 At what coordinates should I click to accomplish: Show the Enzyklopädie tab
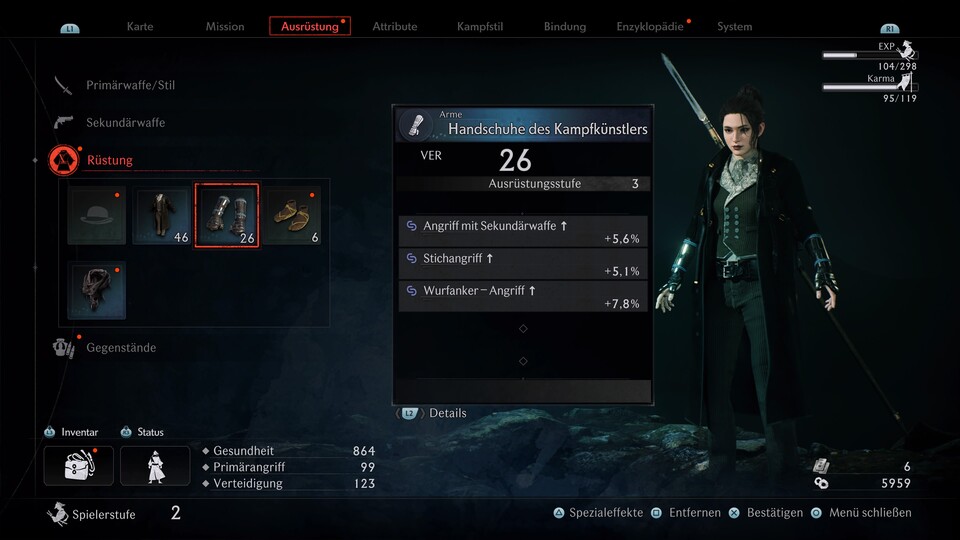(652, 26)
